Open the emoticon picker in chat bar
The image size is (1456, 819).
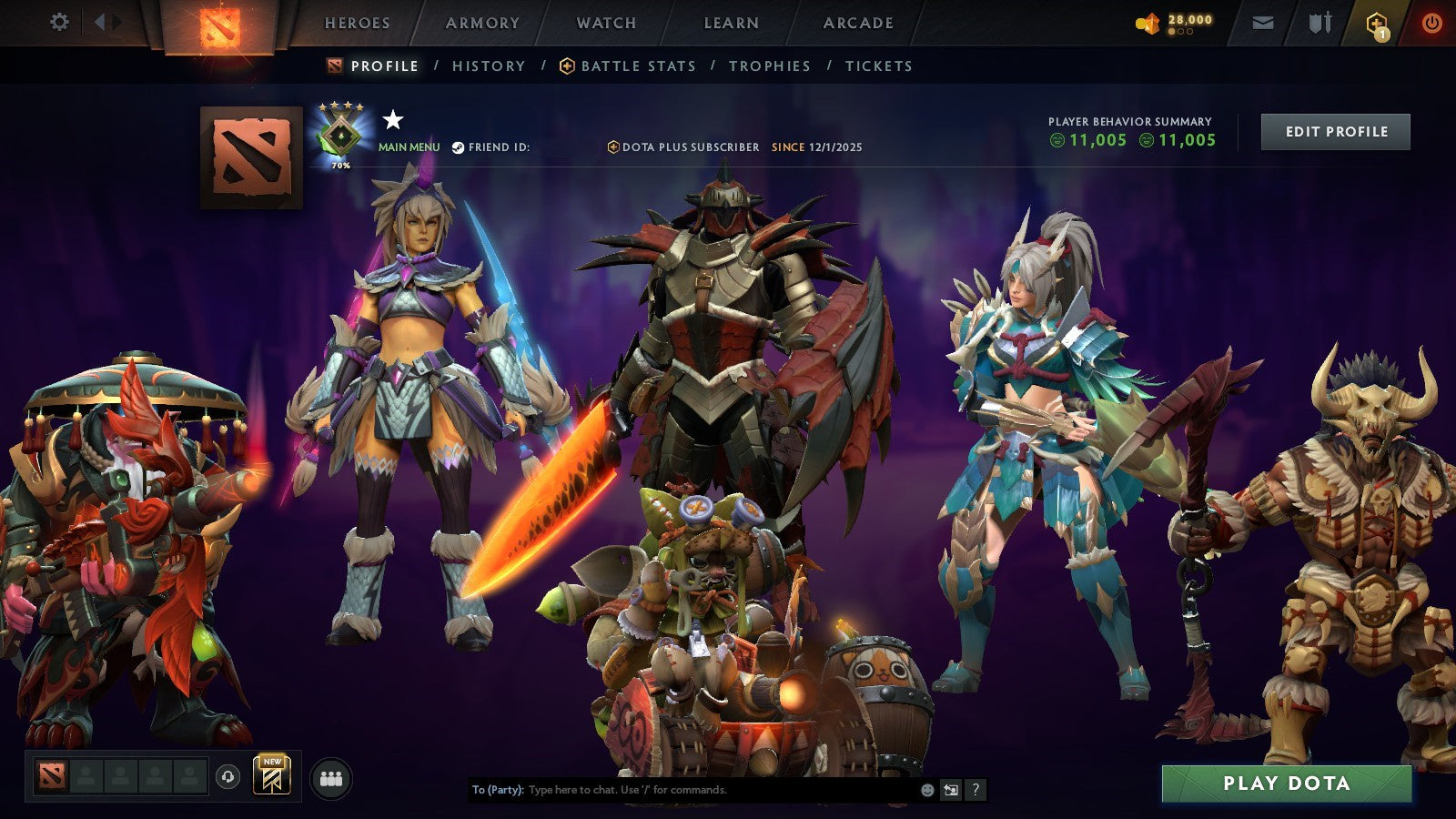click(925, 790)
